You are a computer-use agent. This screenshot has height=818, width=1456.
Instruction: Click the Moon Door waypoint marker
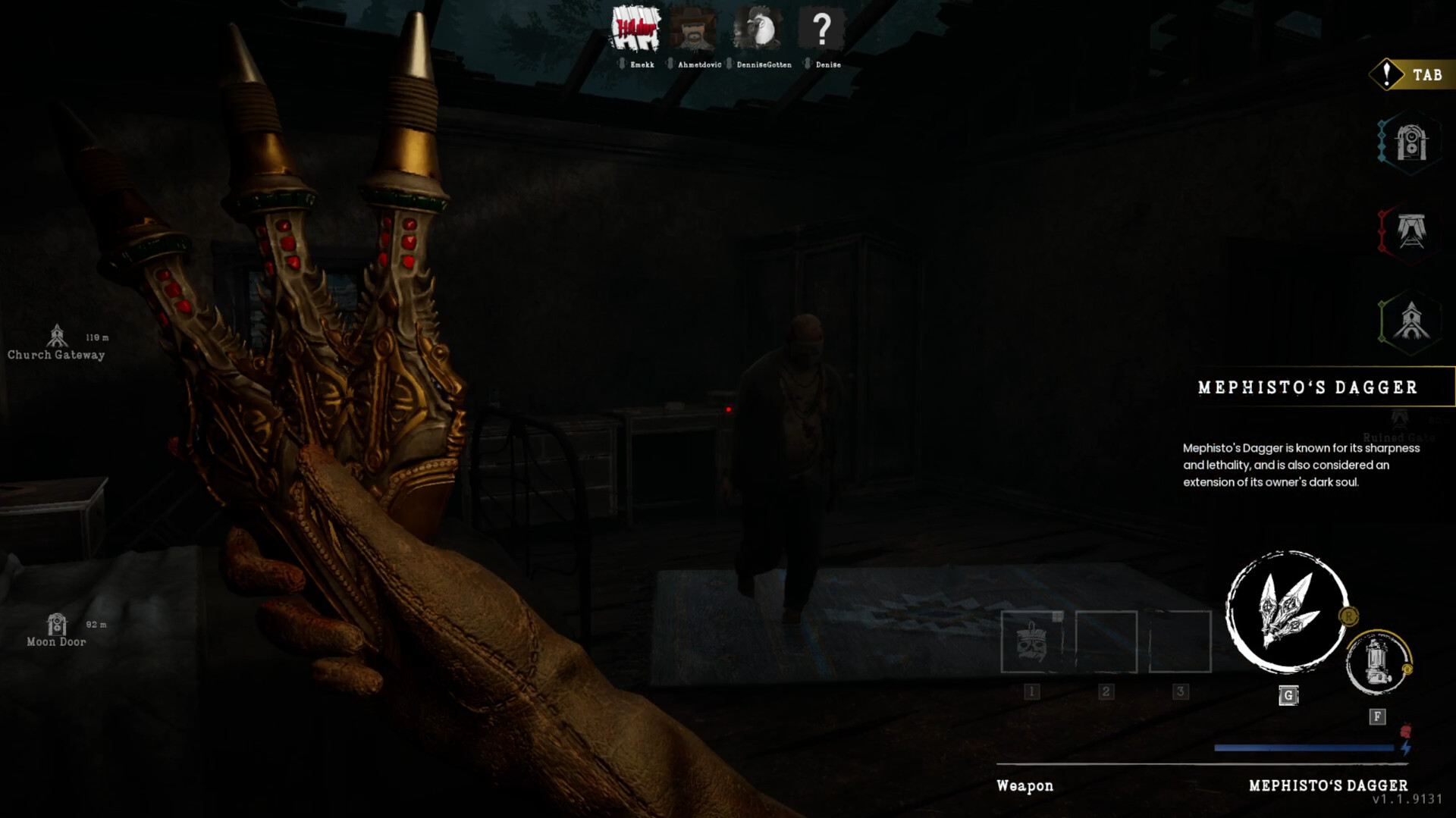point(57,625)
